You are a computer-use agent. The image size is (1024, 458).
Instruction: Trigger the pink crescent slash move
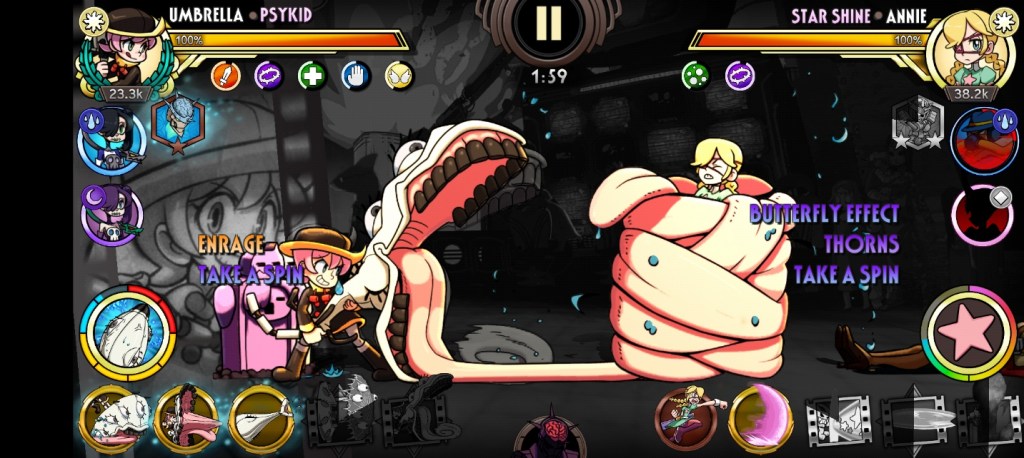761,418
